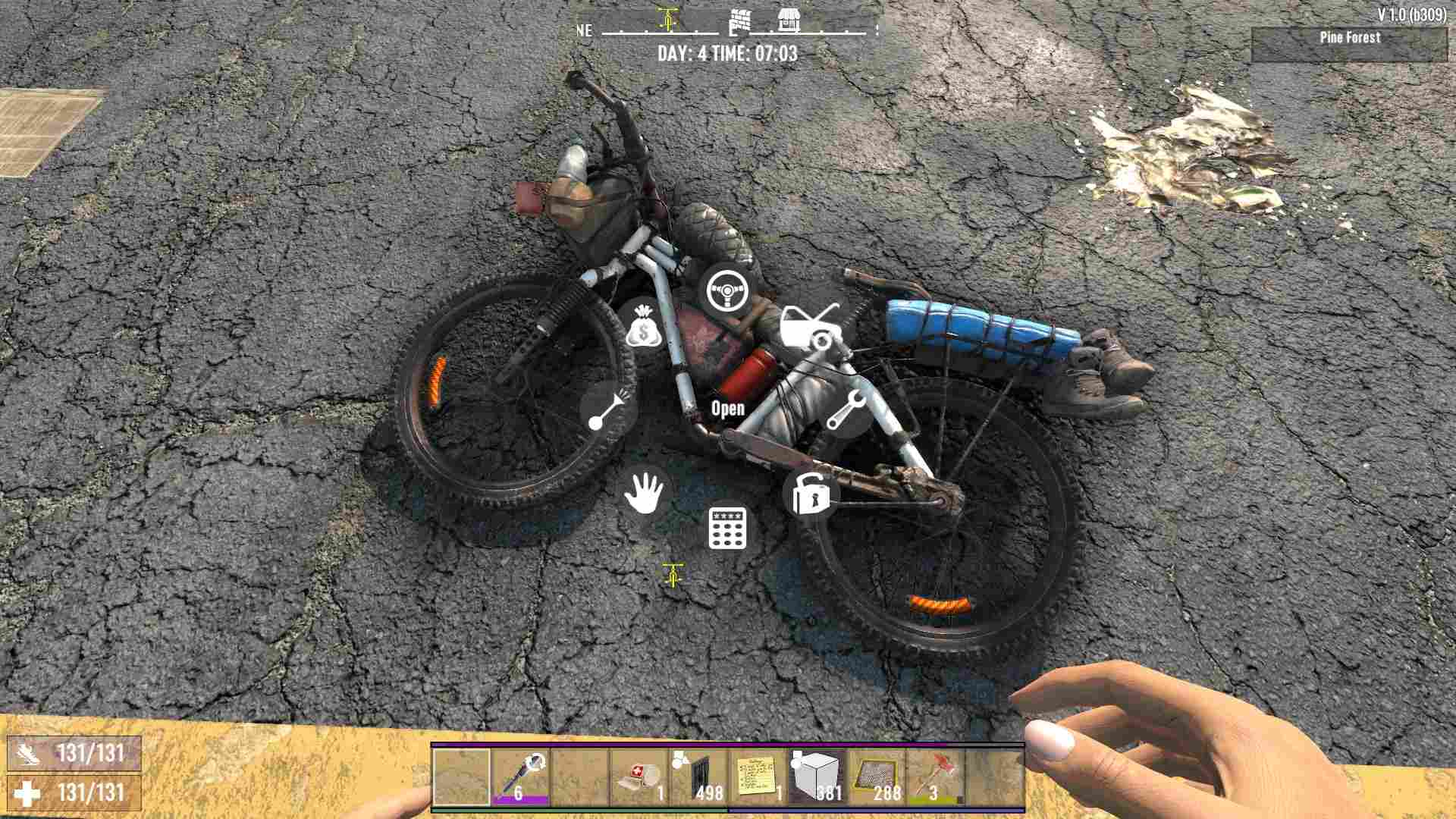Select the car service icon
The width and height of the screenshot is (1456, 819).
[810, 328]
